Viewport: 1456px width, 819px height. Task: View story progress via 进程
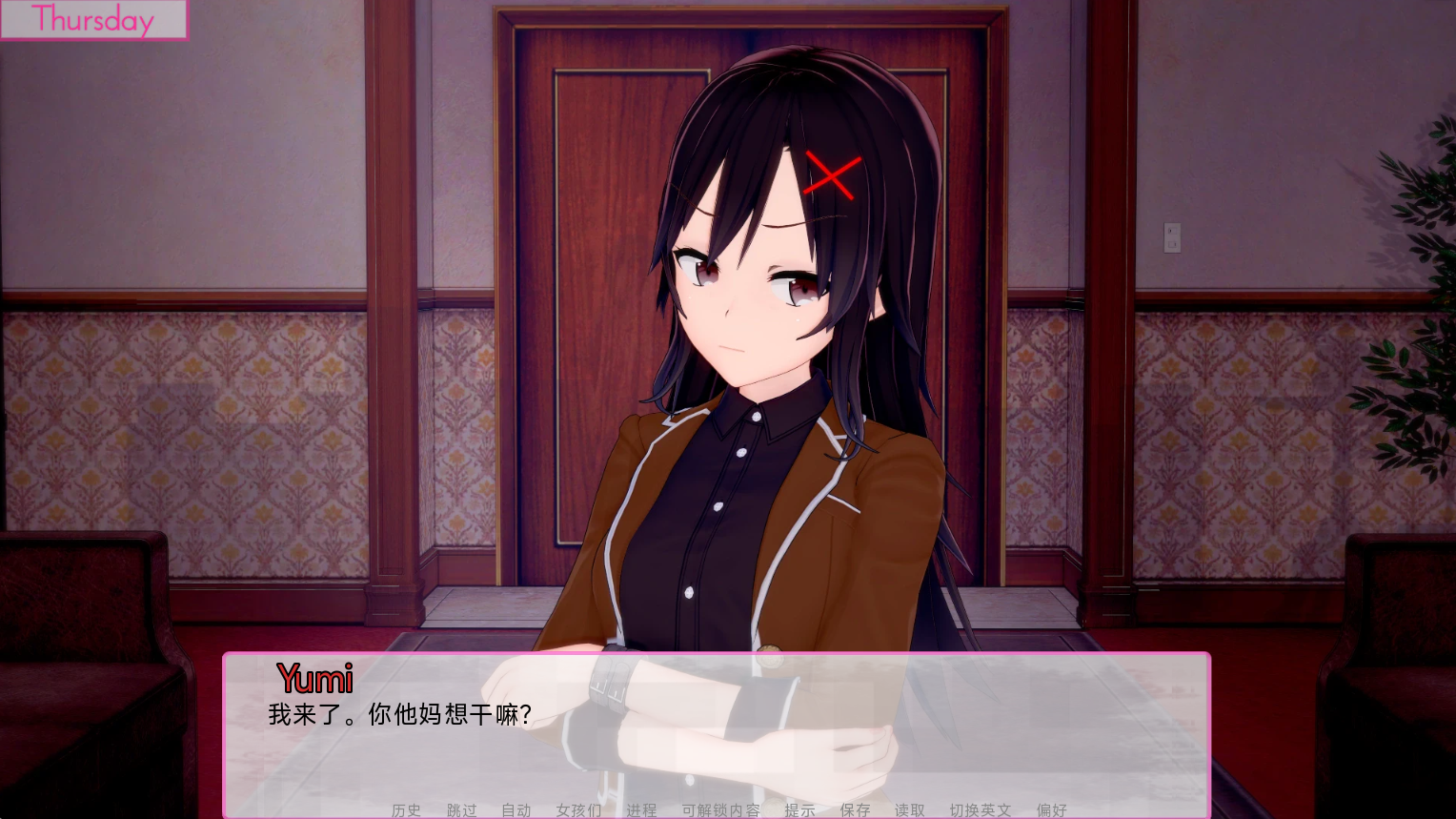point(640,810)
